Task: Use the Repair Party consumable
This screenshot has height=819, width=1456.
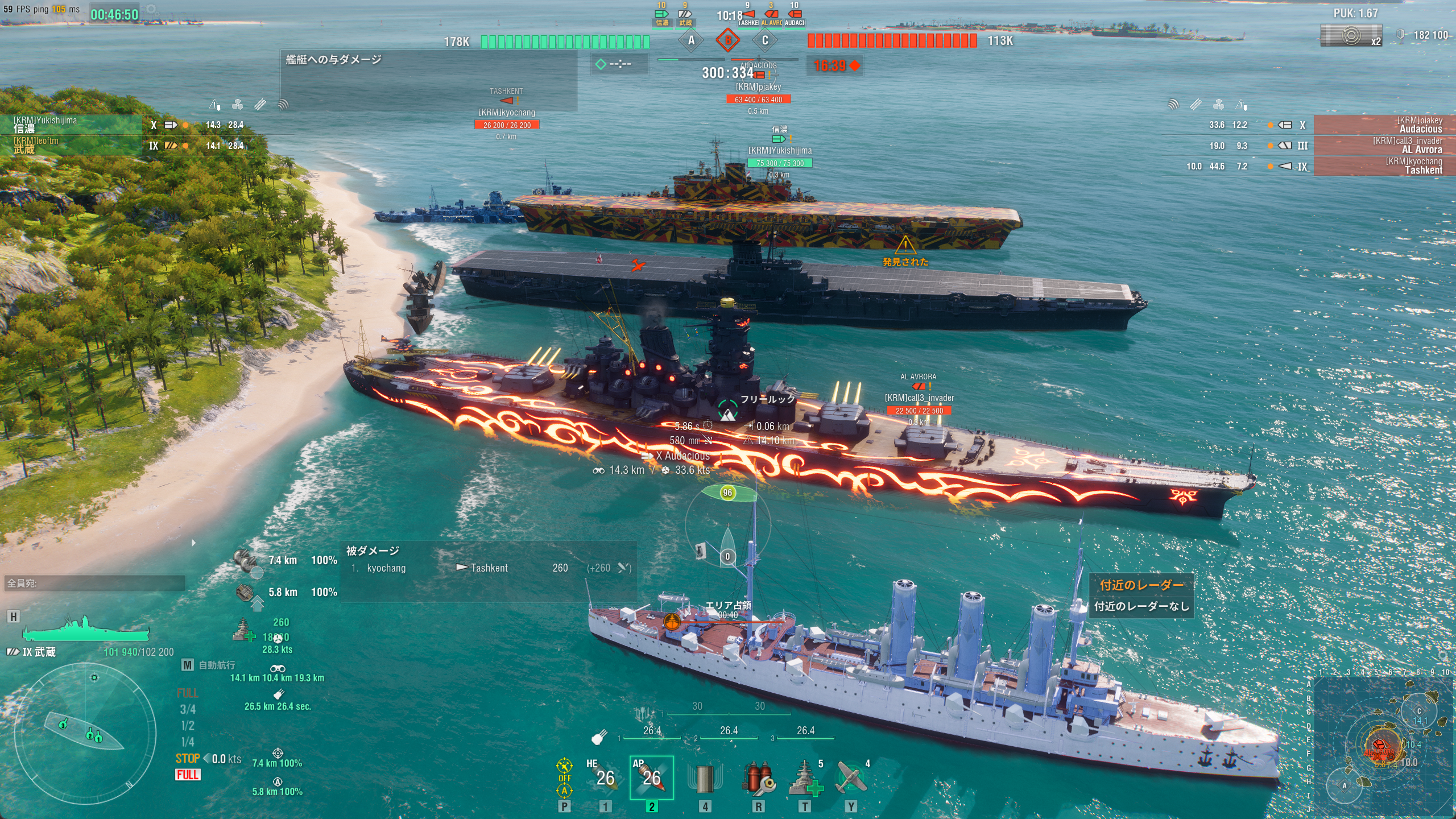Action: 805,778
